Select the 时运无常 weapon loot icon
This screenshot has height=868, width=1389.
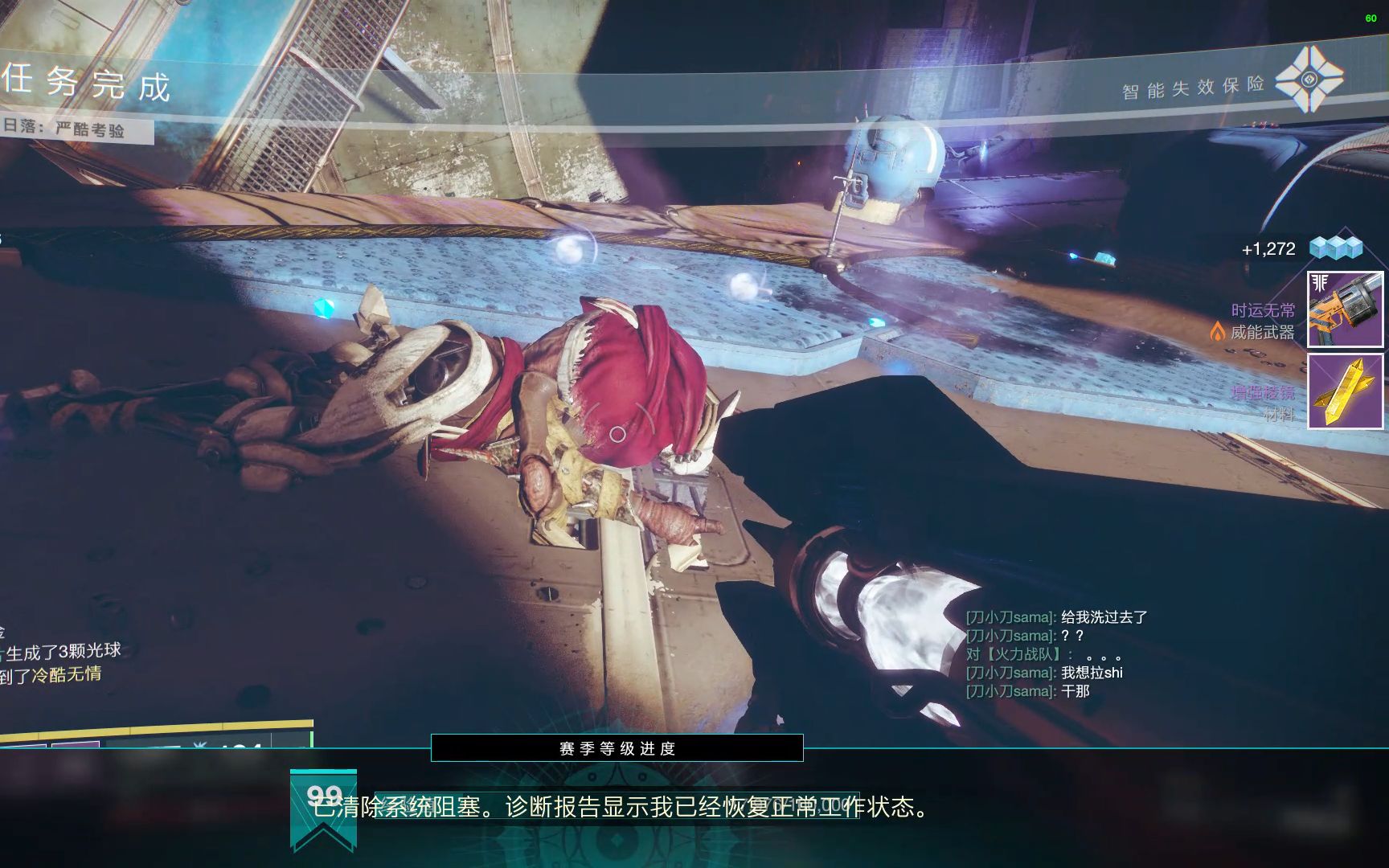point(1345,309)
